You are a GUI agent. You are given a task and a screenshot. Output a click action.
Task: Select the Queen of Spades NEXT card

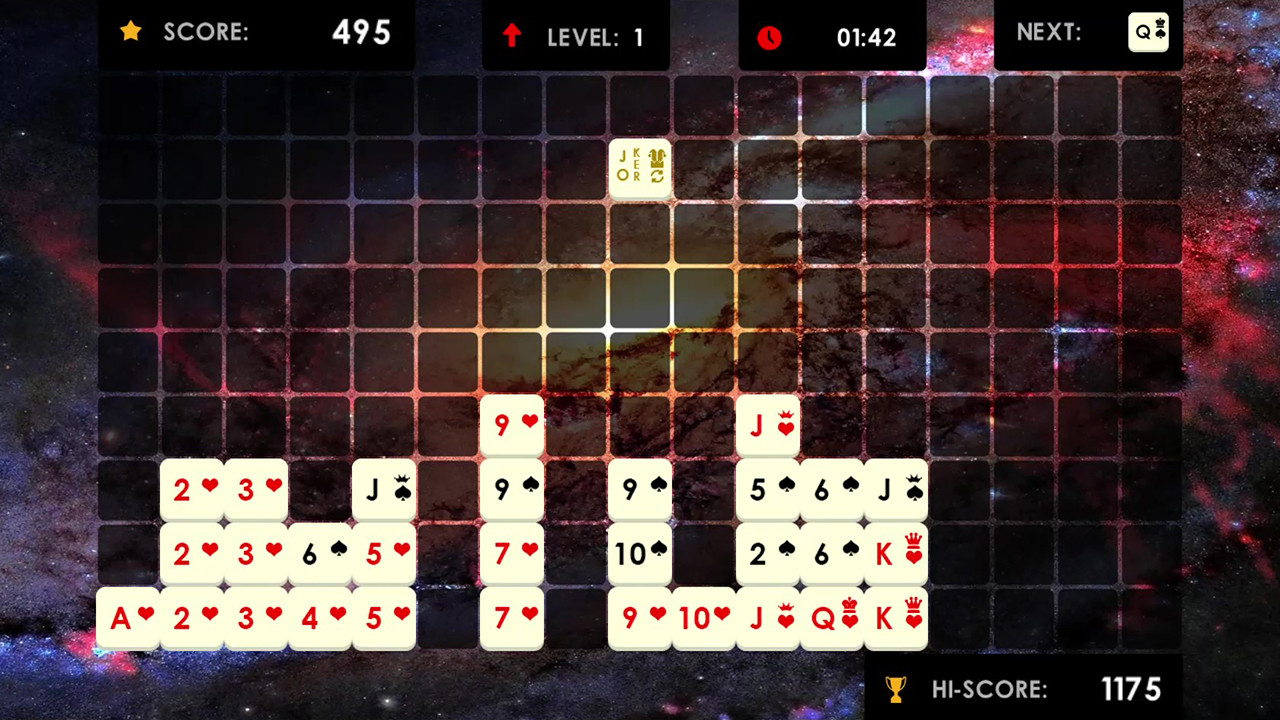1148,32
